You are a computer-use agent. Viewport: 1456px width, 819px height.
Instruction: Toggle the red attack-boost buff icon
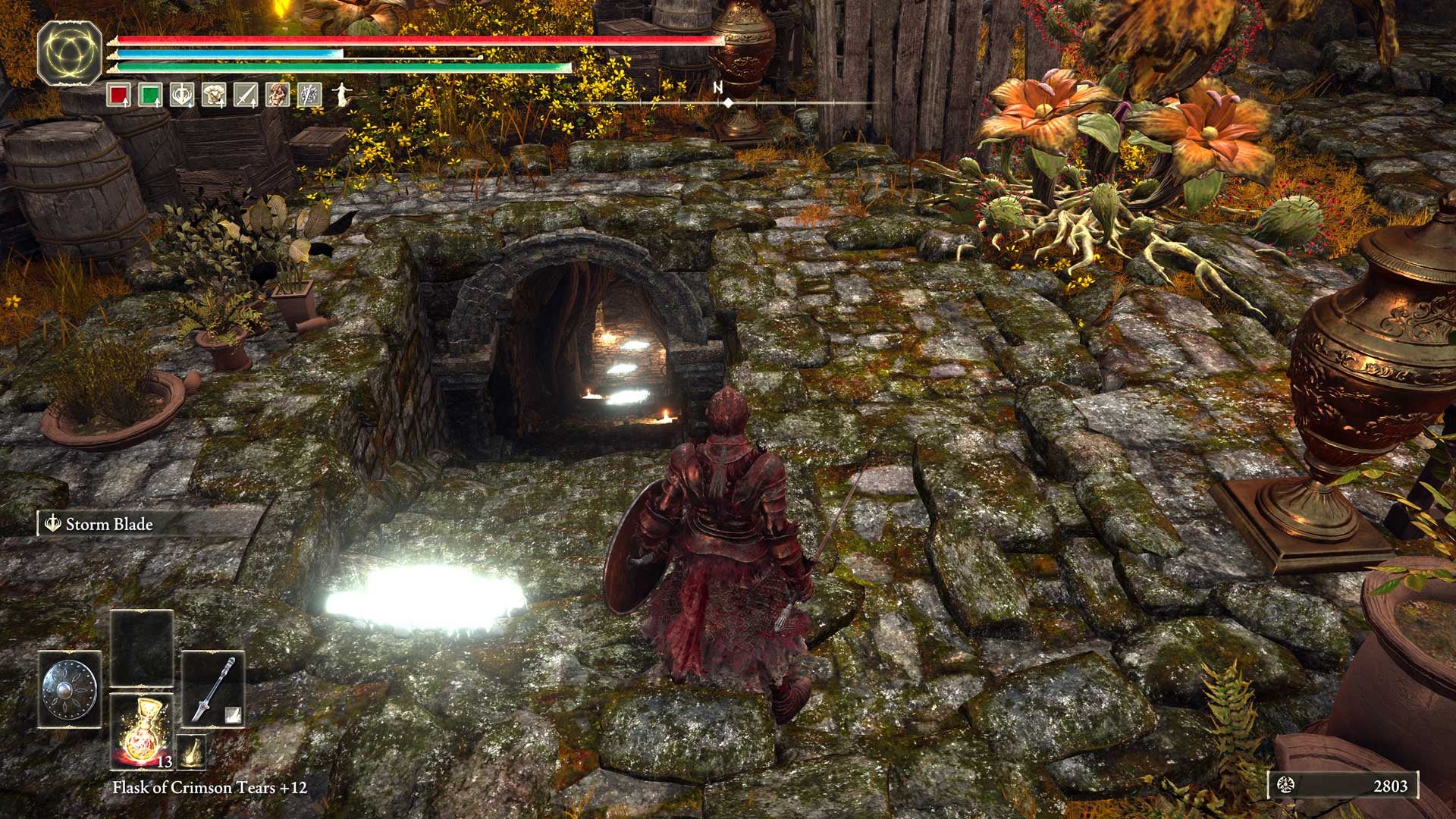click(x=119, y=95)
